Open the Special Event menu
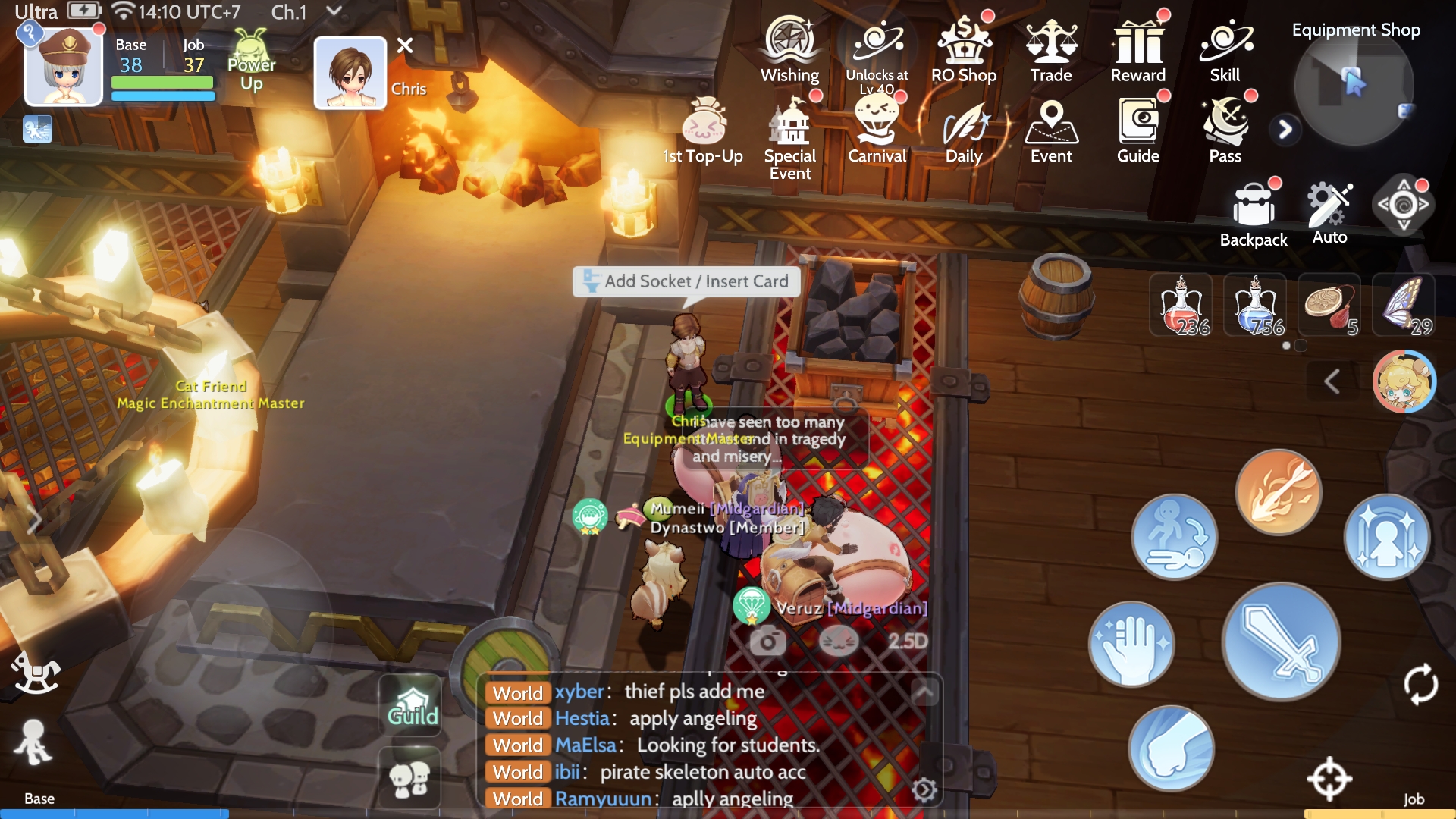 (790, 136)
